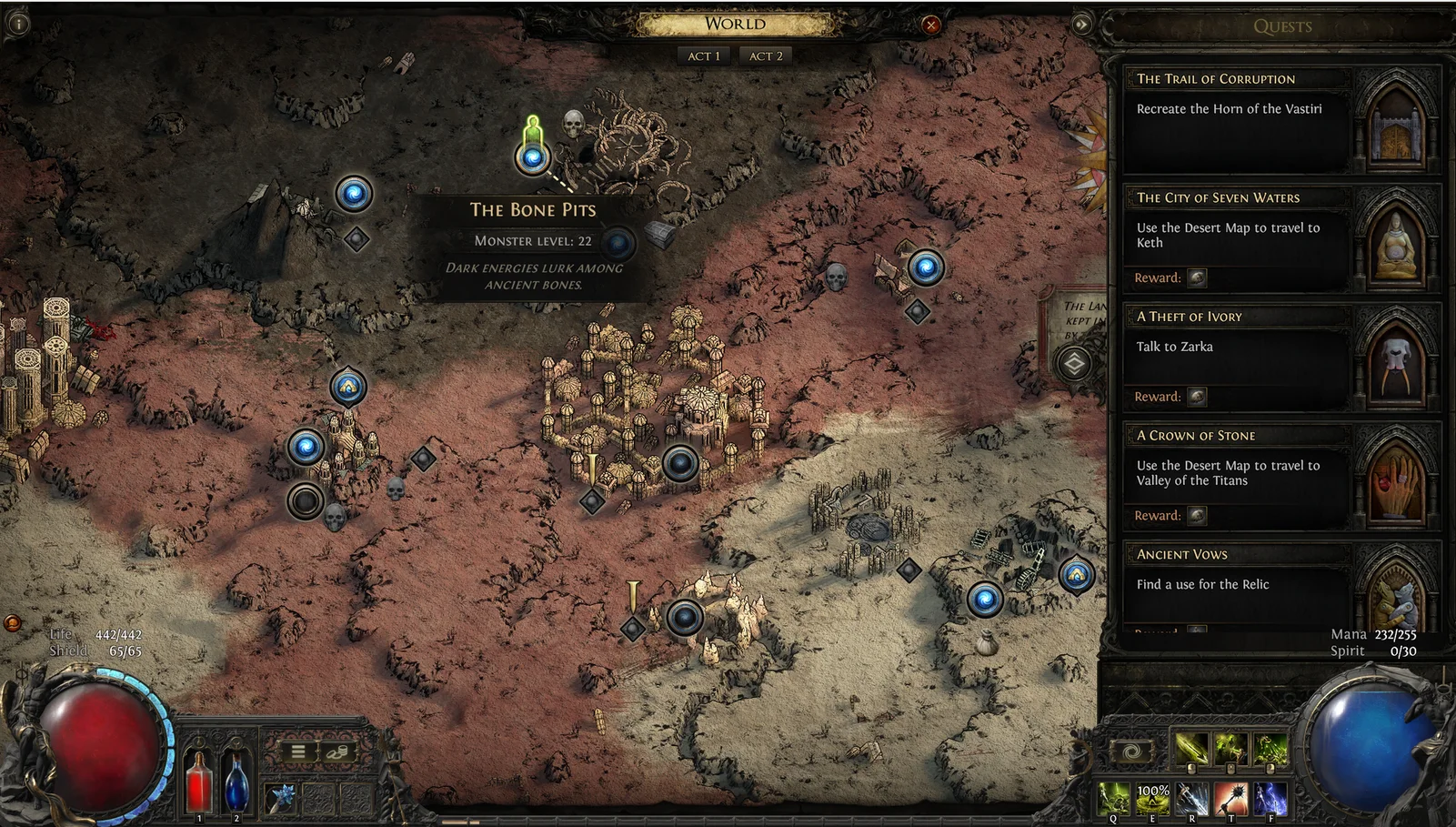Image resolution: width=1456 pixels, height=827 pixels.
Task: Select the Ancient Vows quest entry
Action: (x=1237, y=582)
